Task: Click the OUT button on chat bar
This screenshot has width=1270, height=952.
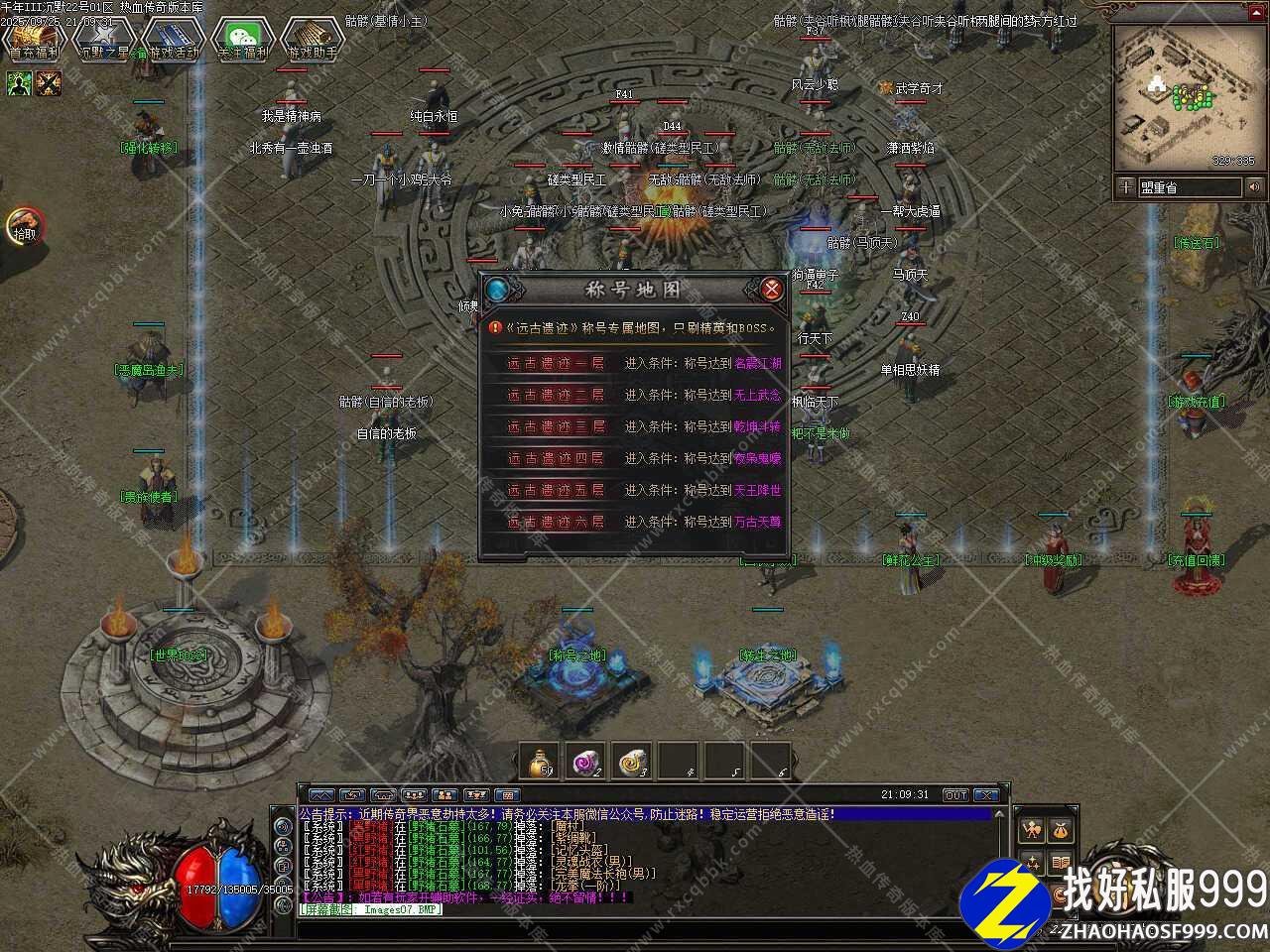Action: tap(954, 795)
